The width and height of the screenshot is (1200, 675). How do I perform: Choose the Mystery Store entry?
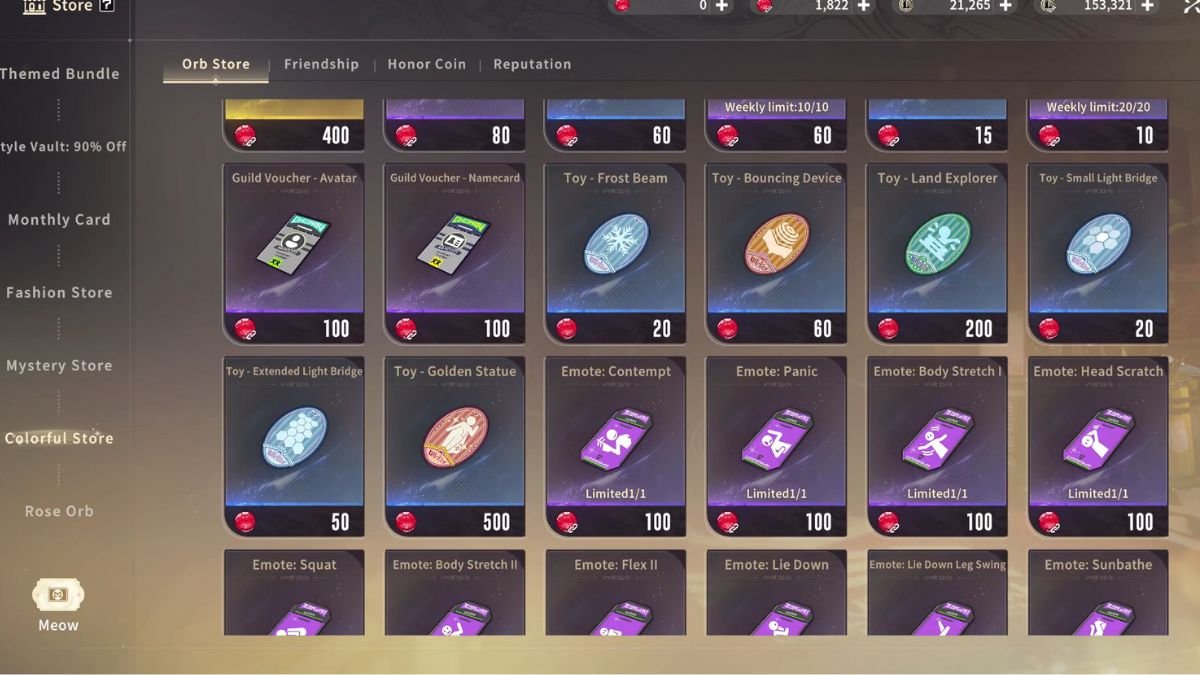(59, 366)
